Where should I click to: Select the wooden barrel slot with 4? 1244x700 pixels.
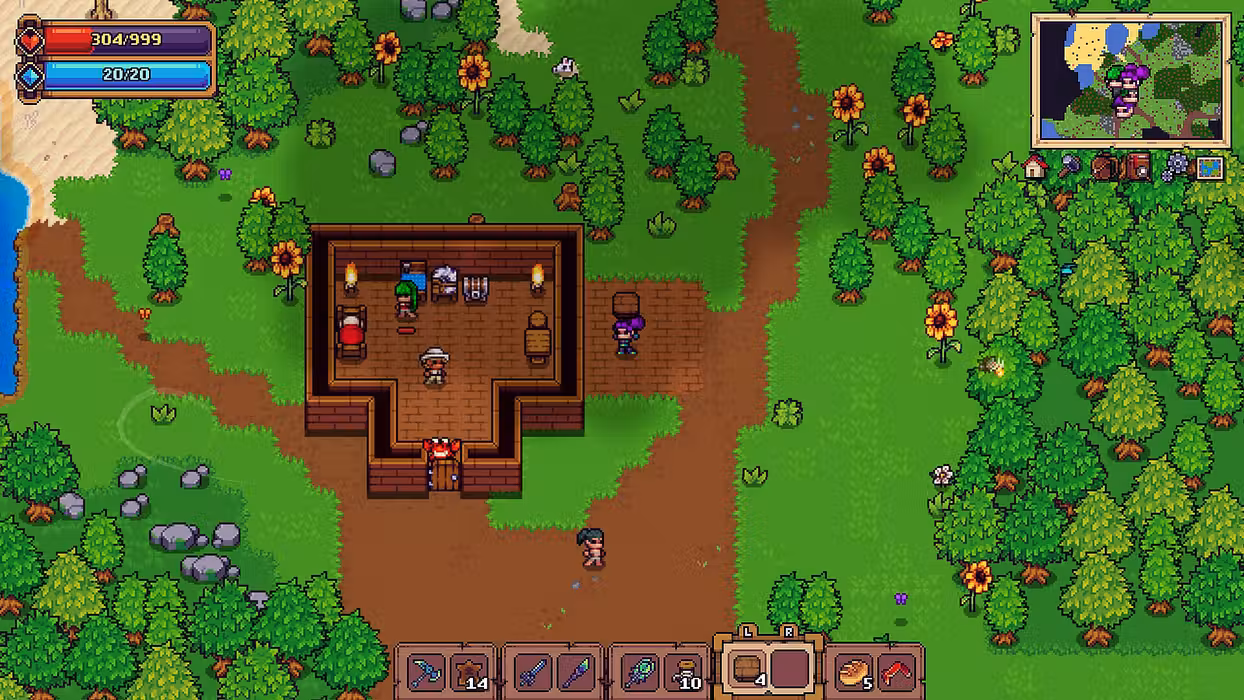click(746, 670)
